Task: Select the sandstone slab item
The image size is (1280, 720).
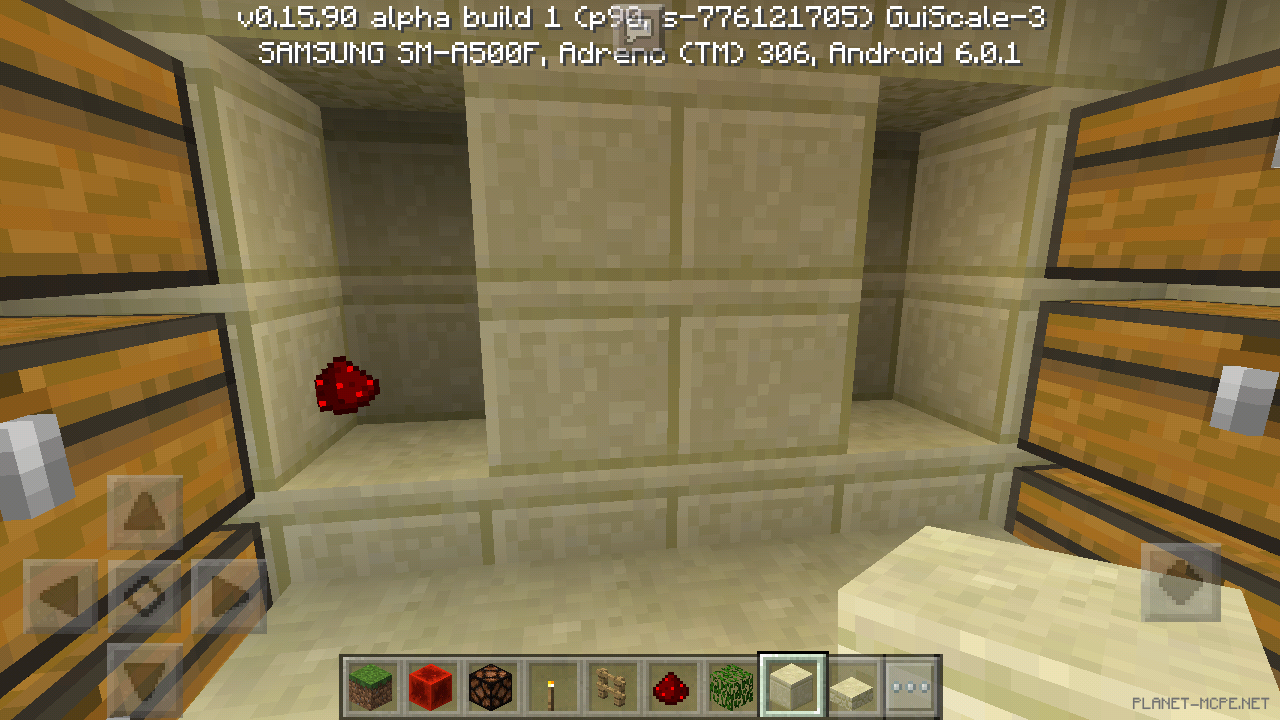Action: click(853, 685)
